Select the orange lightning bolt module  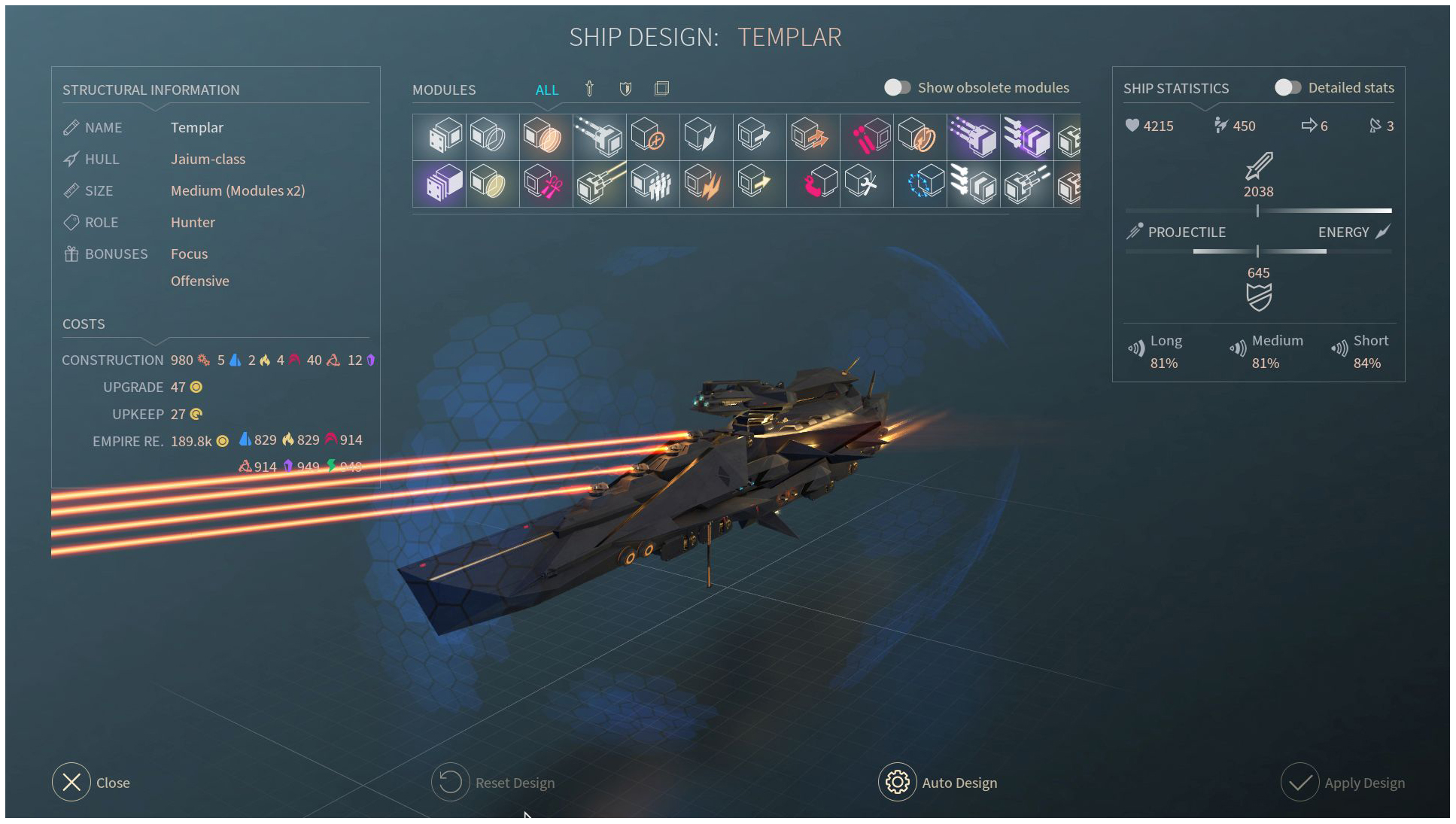pos(704,184)
